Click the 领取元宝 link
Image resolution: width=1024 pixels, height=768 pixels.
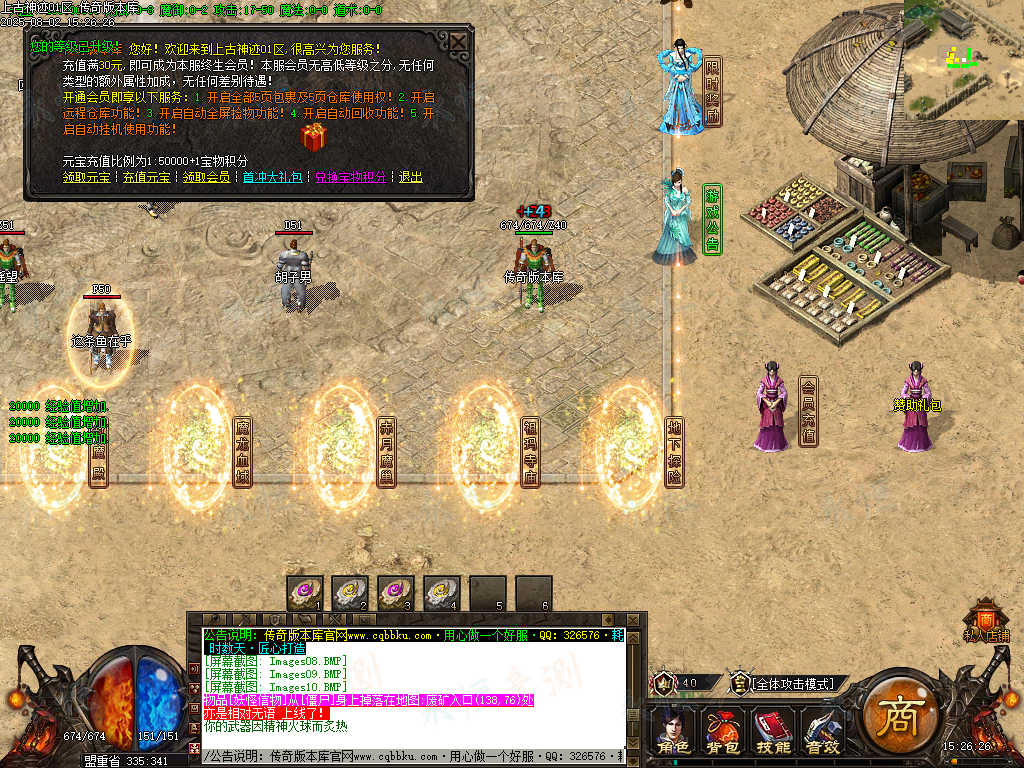click(x=87, y=177)
